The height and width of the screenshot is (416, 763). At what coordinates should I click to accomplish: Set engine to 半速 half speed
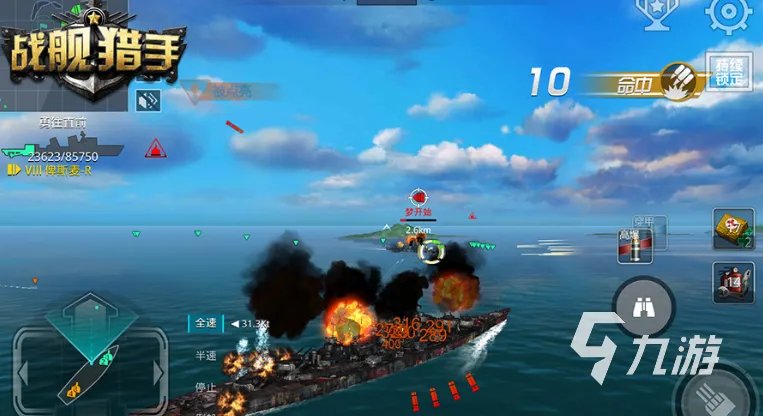coord(206,356)
